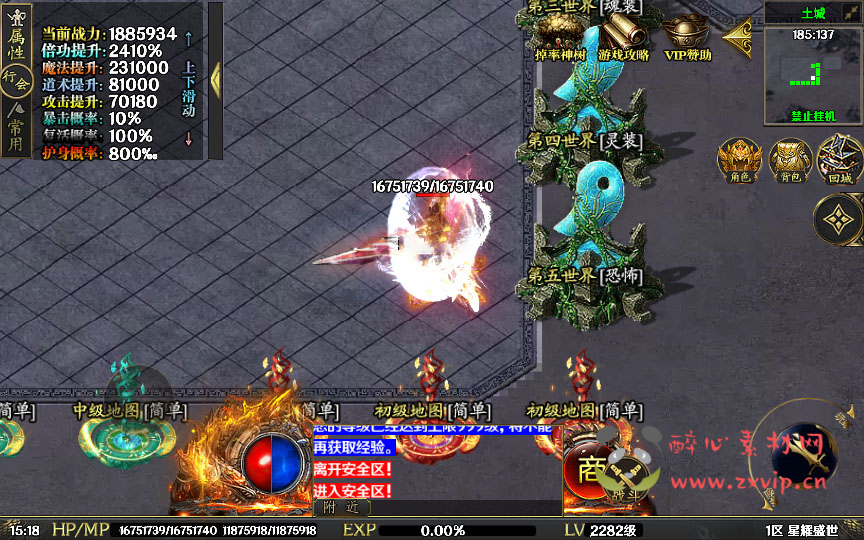Use the 回城 return-to-town button
The width and height of the screenshot is (864, 540).
tap(839, 158)
